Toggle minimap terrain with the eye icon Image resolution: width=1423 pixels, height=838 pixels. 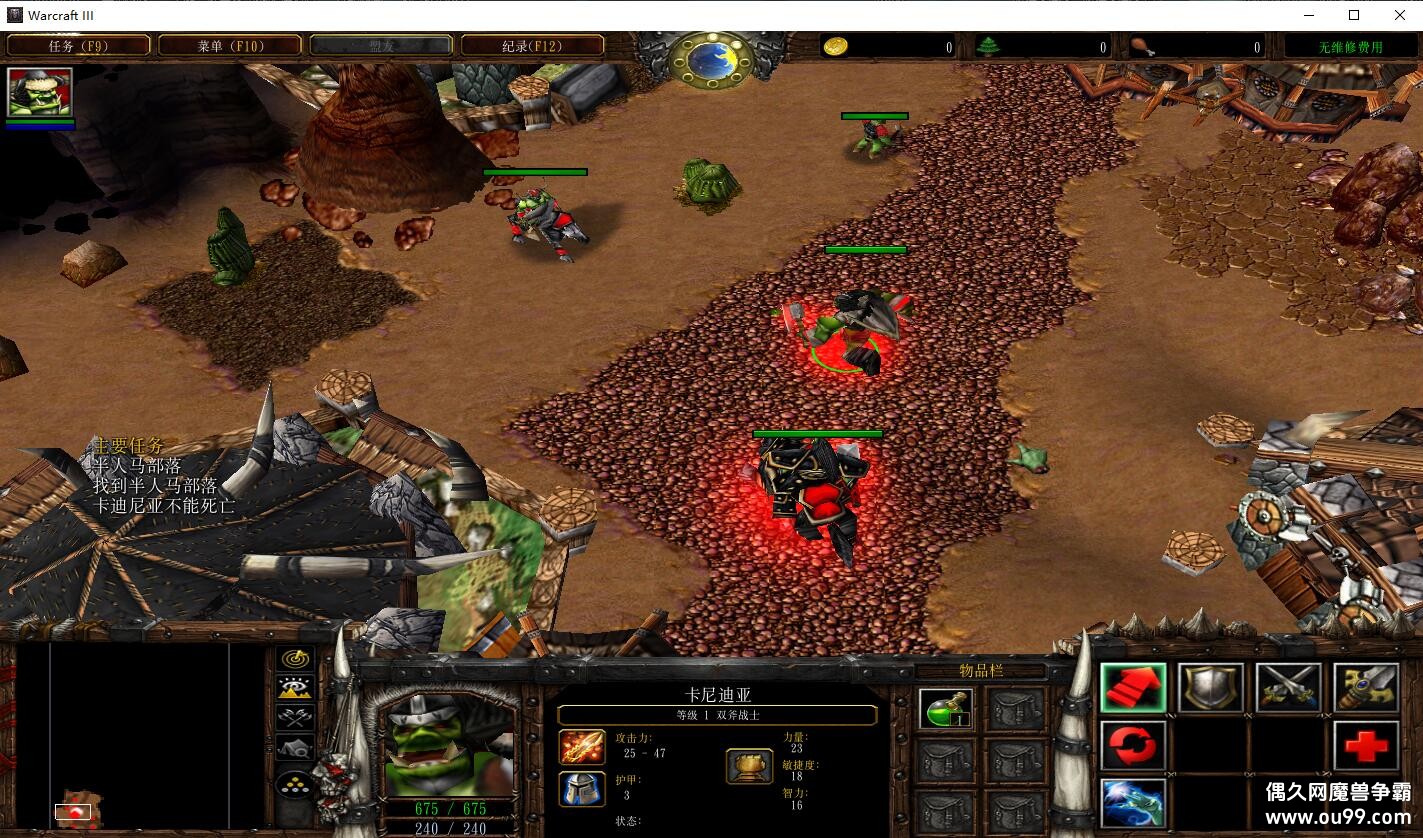[295, 688]
